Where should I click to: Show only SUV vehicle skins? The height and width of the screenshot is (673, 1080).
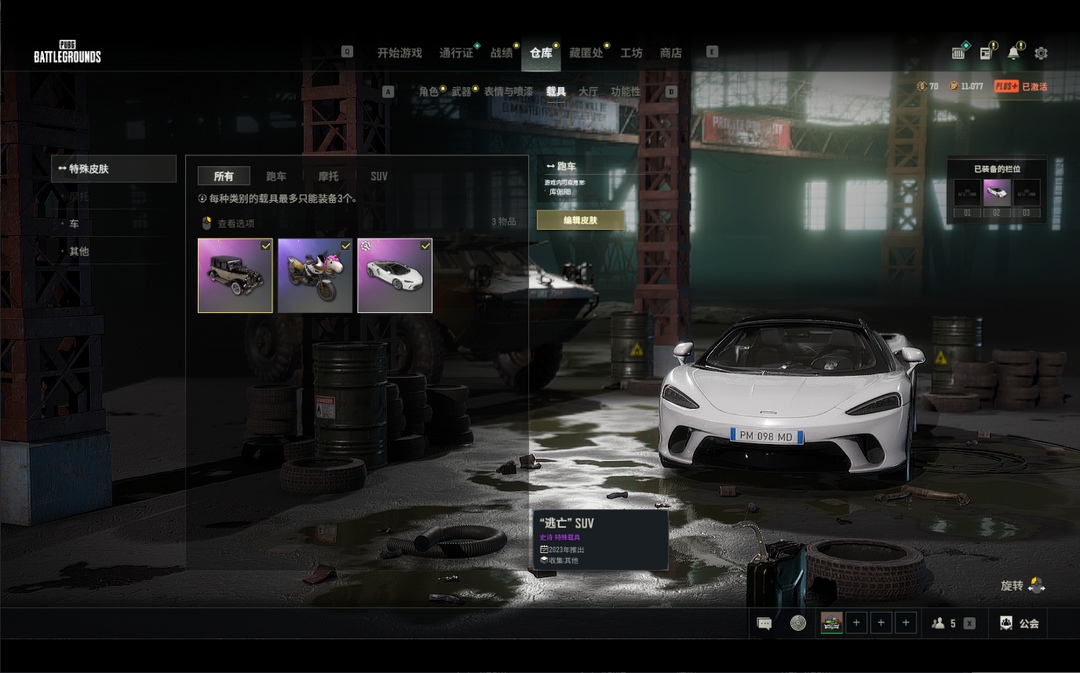(379, 176)
